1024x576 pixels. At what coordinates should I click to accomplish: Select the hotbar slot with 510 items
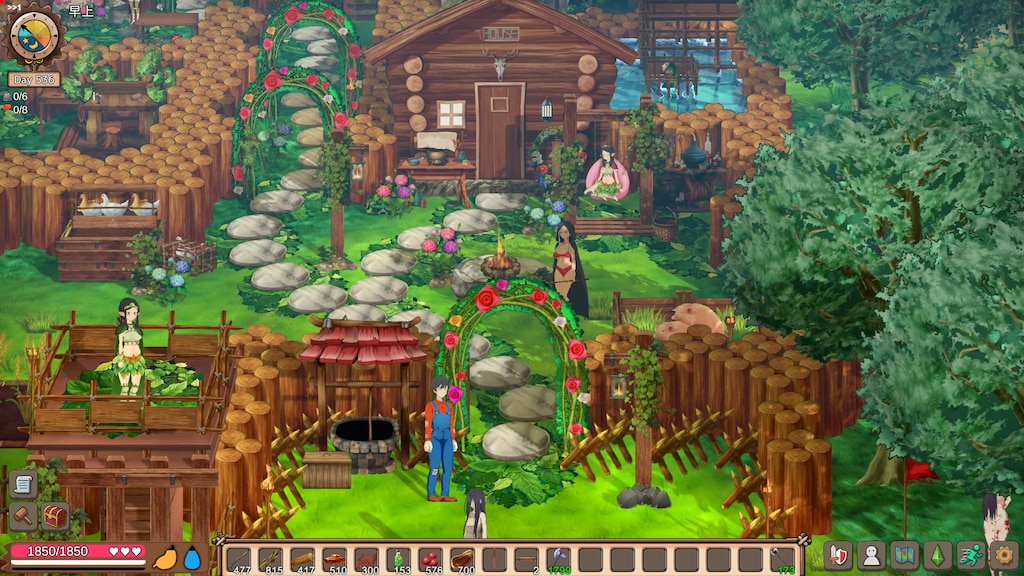[334, 560]
